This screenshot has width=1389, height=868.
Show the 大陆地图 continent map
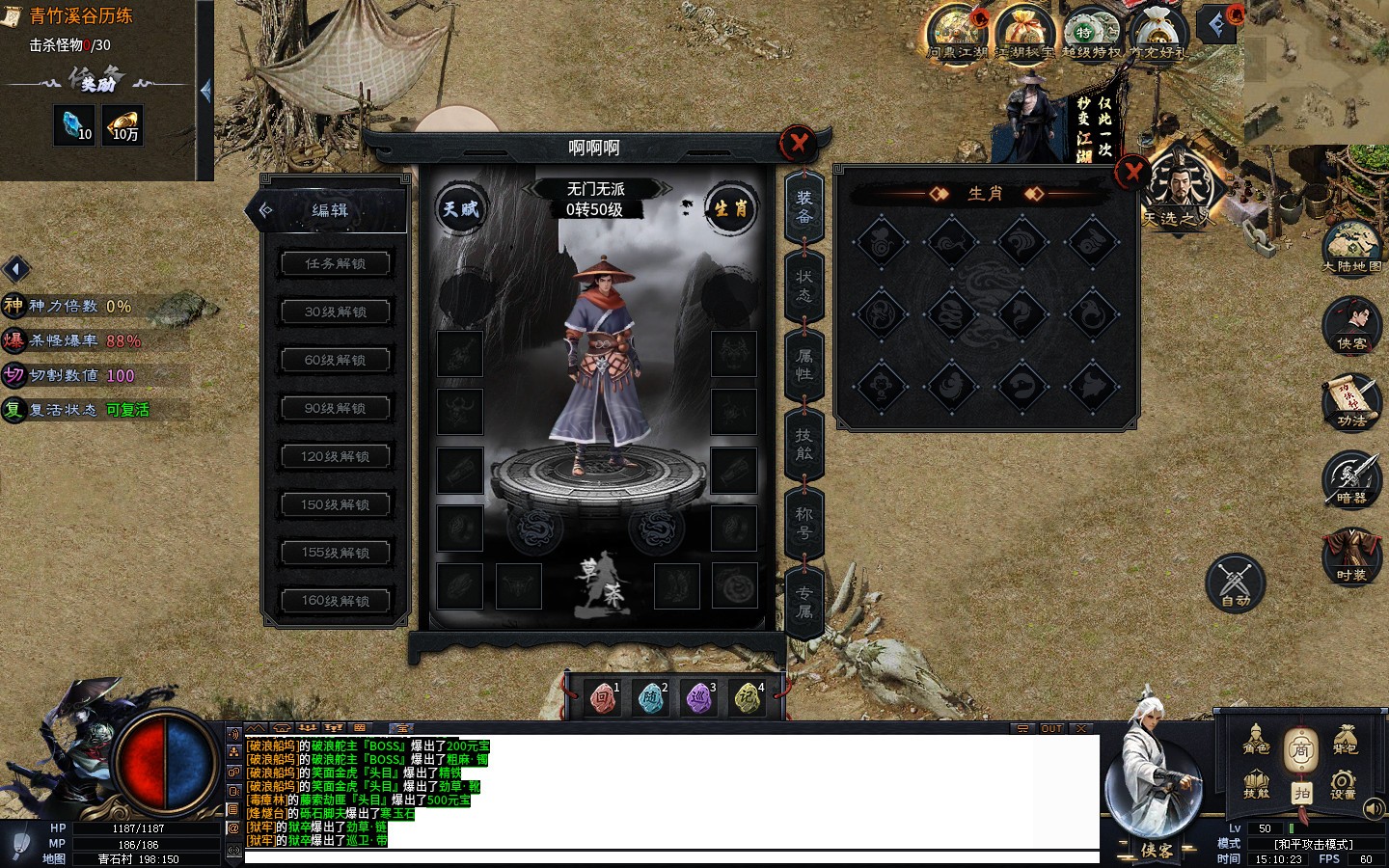tap(1352, 247)
